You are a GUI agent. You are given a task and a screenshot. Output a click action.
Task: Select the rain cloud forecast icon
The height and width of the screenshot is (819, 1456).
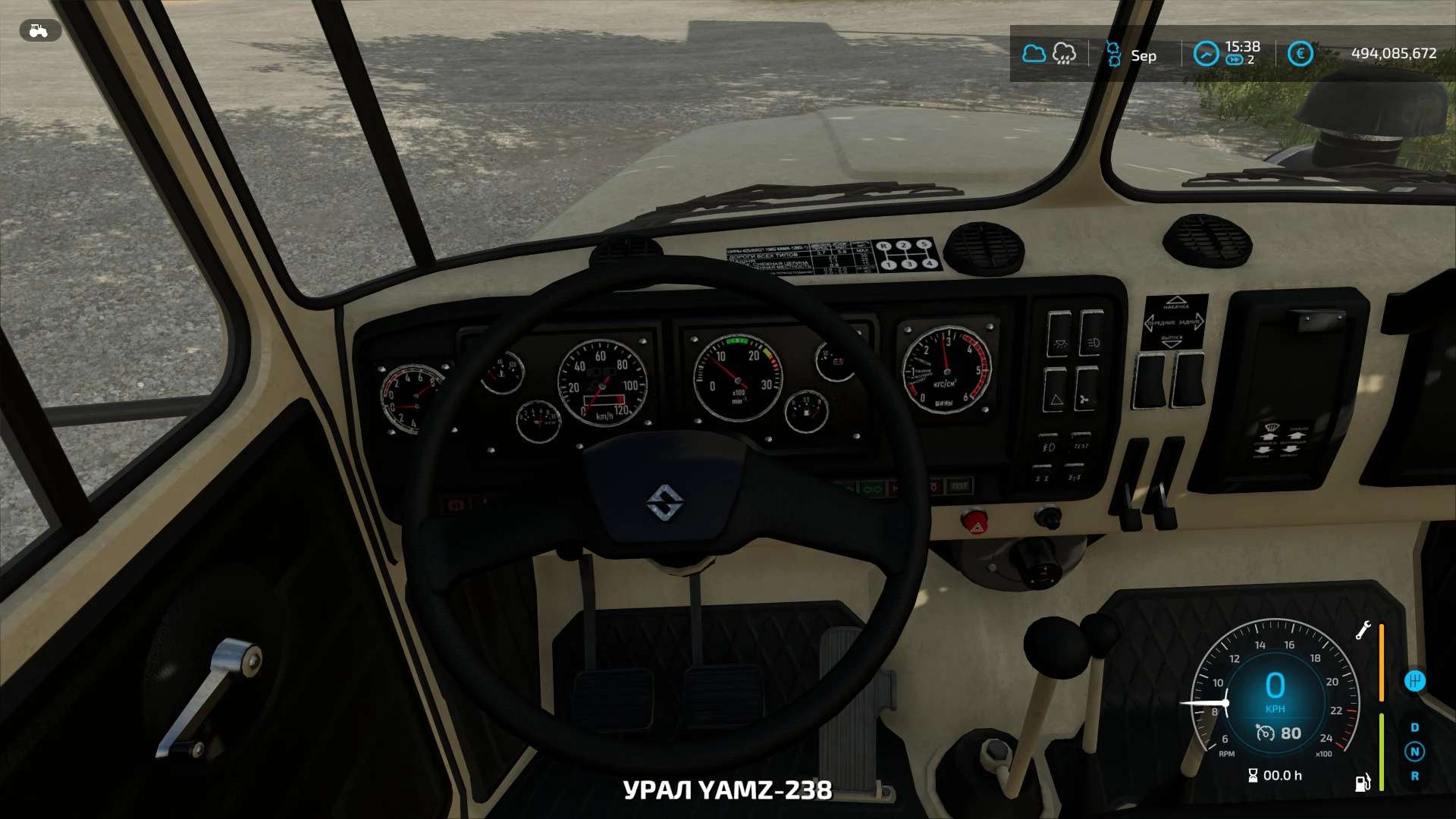(x=1064, y=54)
